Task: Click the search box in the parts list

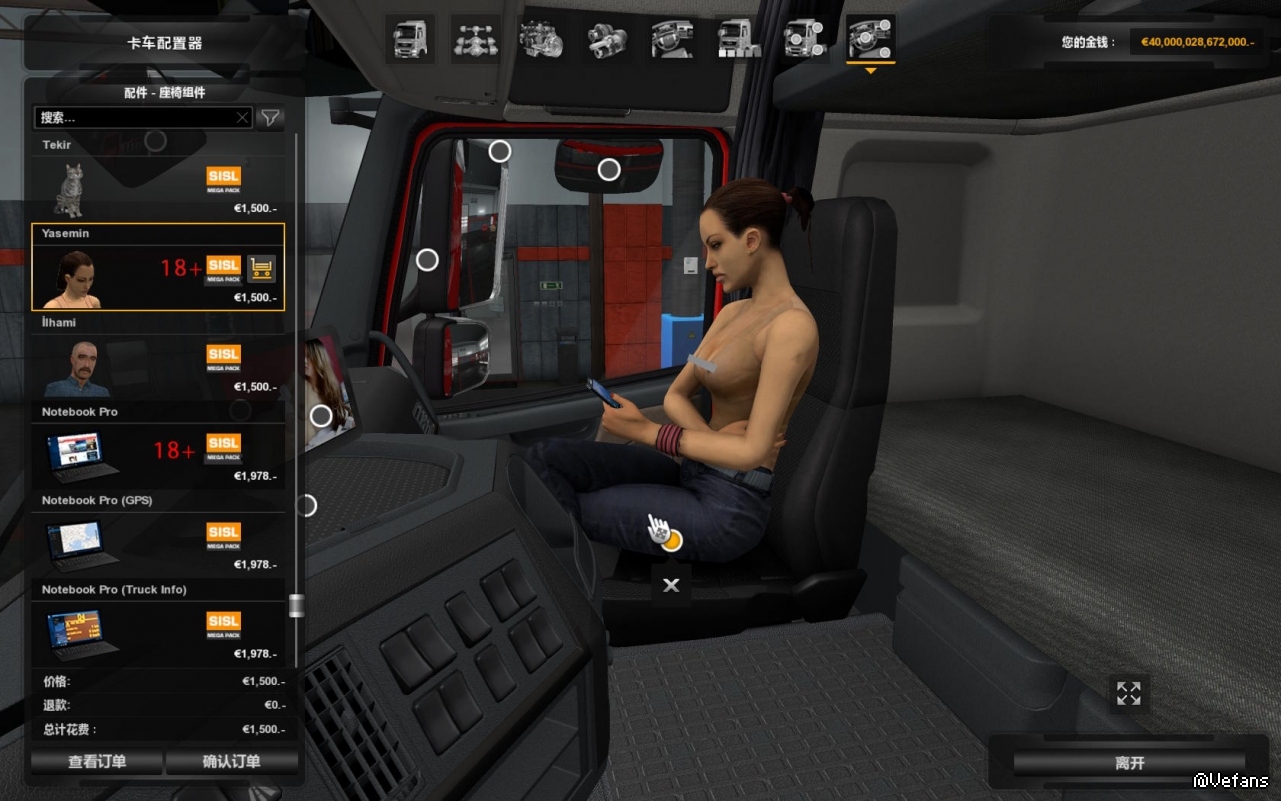Action: 135,118
